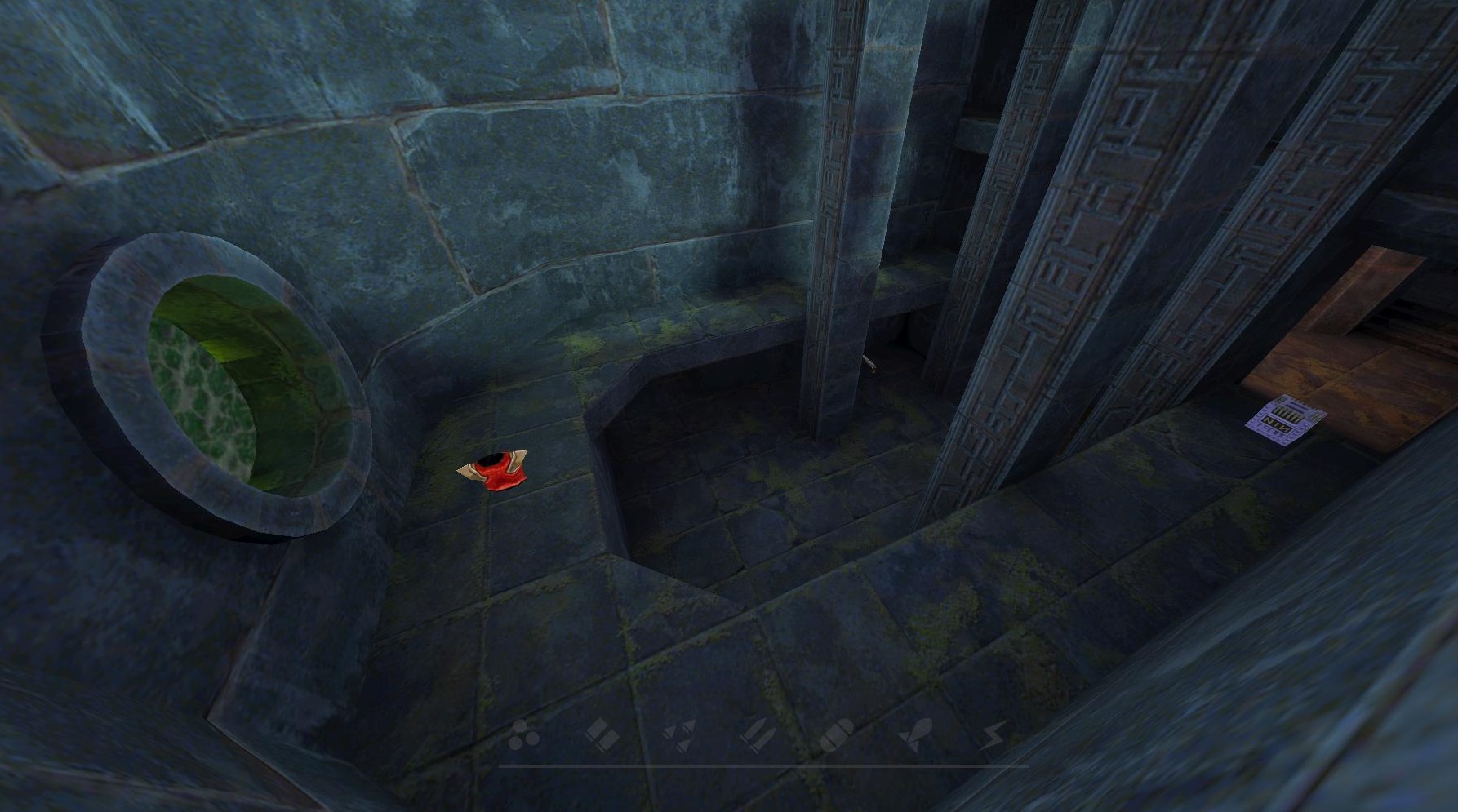The height and width of the screenshot is (812, 1458).
Task: Select the three-pellet ammo icon
Action: (x=522, y=737)
